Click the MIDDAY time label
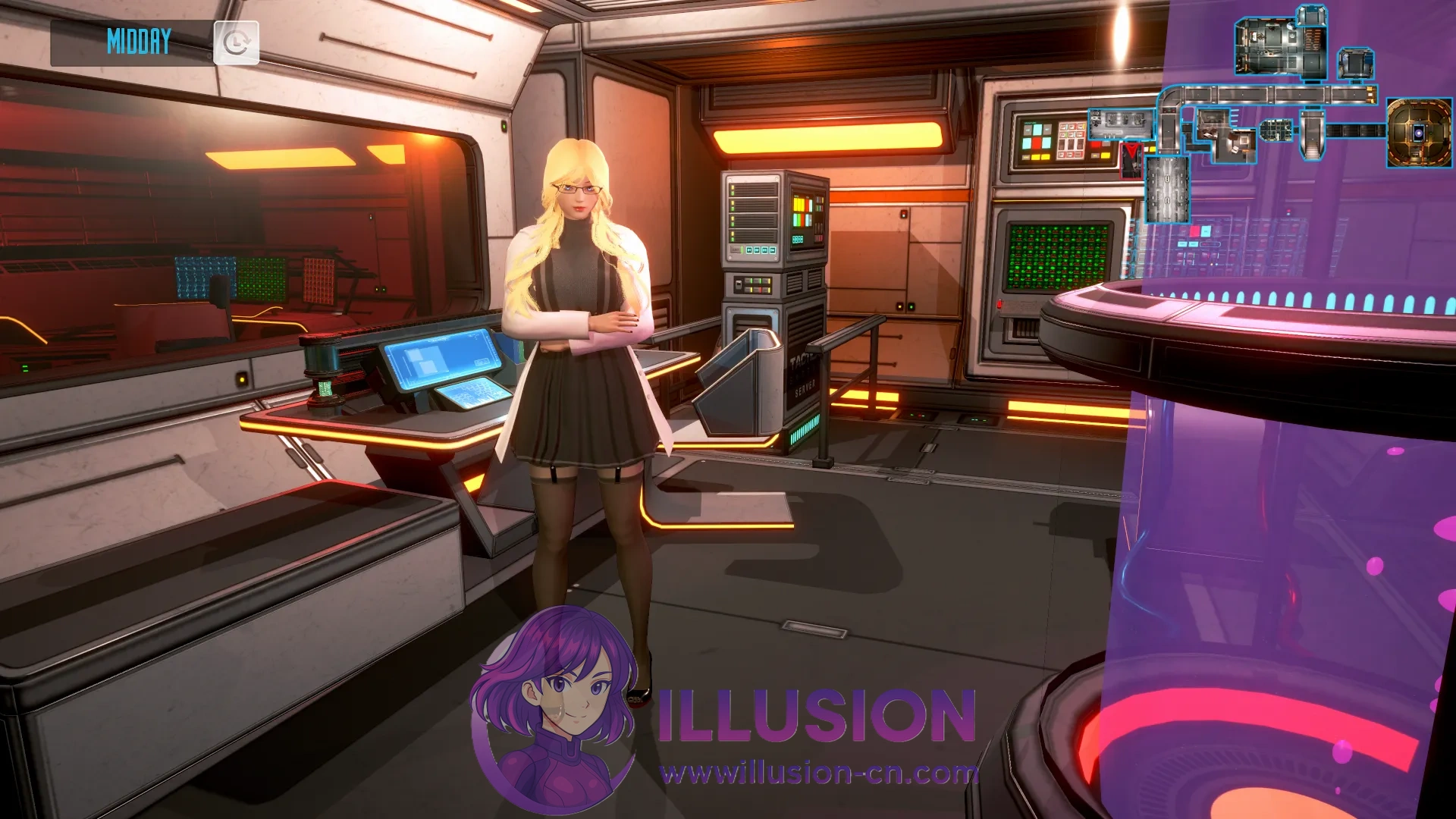The image size is (1456, 819). (x=140, y=42)
